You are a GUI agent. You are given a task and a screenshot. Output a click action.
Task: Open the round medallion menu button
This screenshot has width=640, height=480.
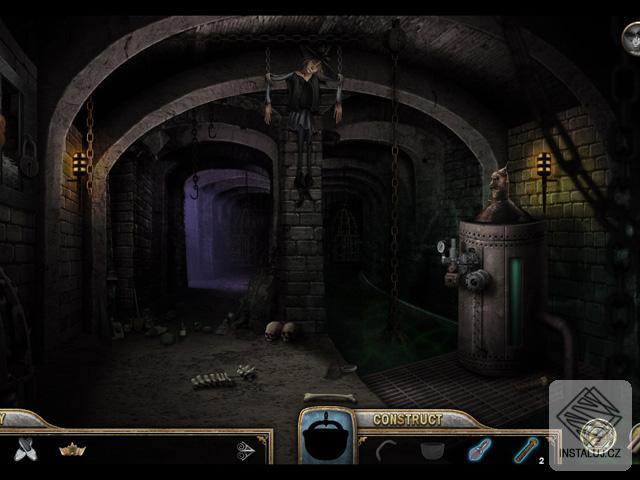coord(630,38)
